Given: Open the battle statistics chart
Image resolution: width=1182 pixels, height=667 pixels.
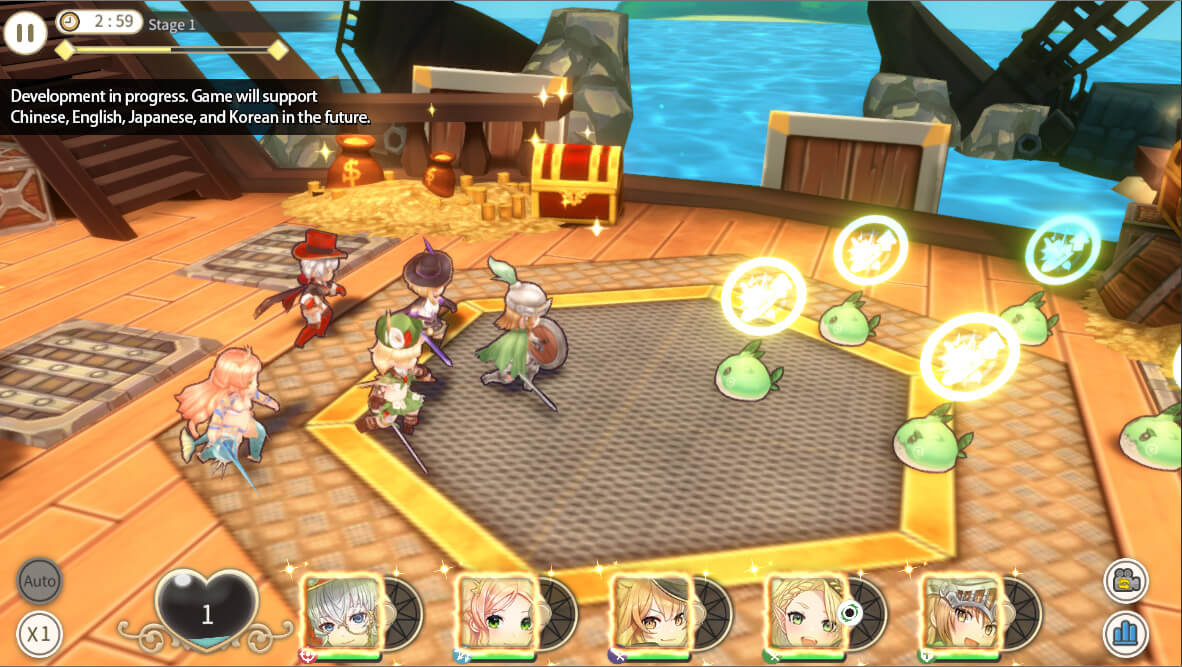Looking at the screenshot, I should [x=1126, y=634].
